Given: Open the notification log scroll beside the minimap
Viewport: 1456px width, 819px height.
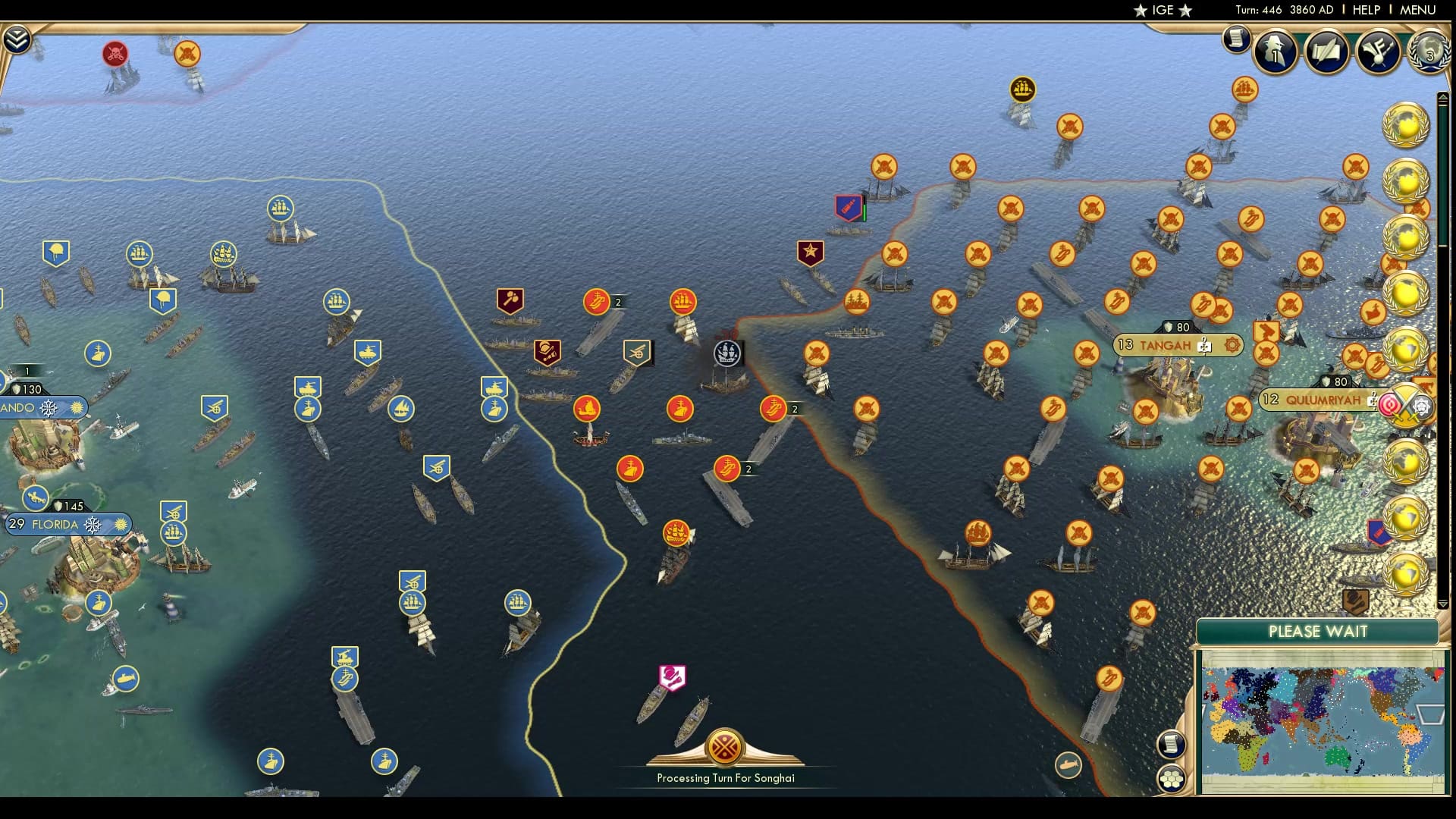Looking at the screenshot, I should point(1171,744).
